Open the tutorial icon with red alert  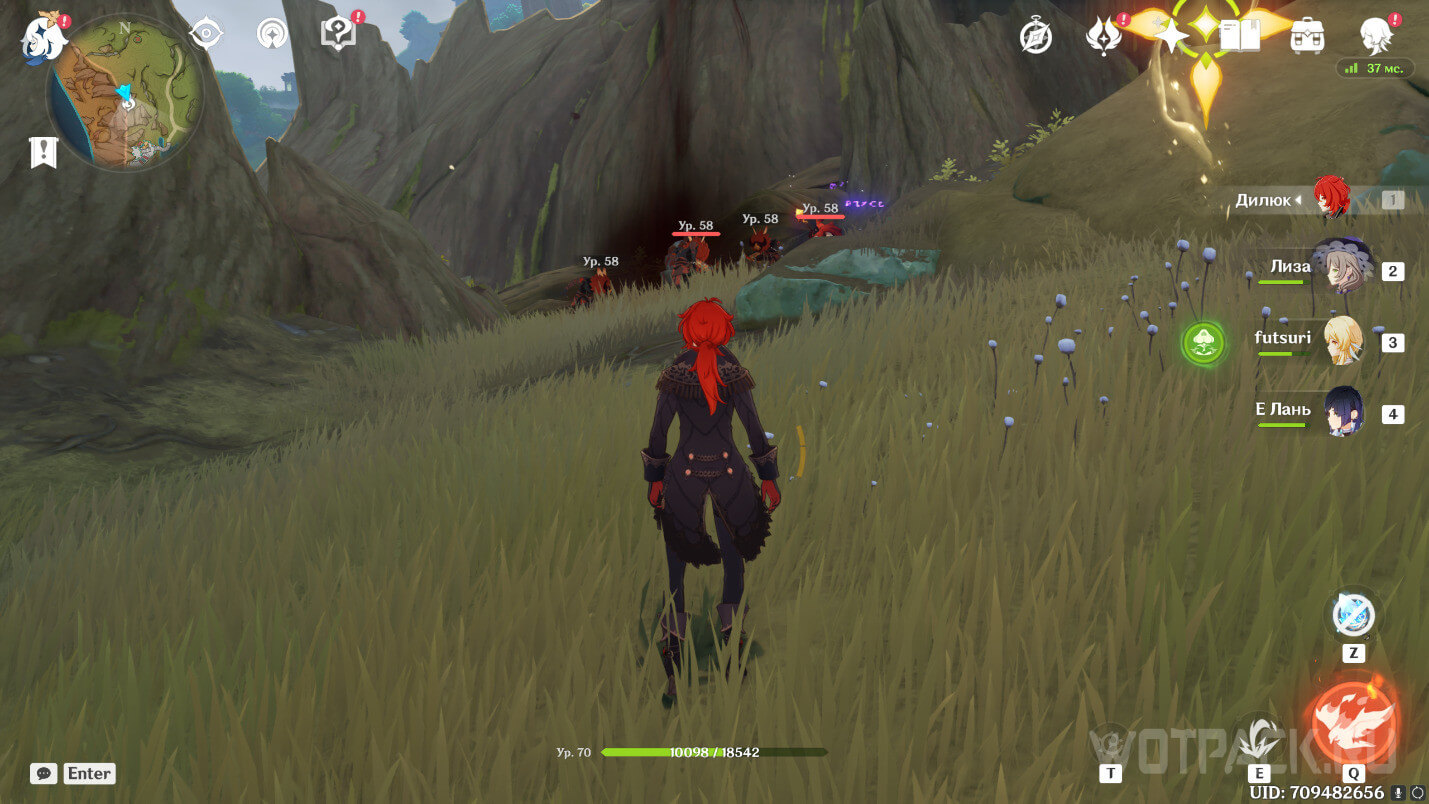tap(338, 34)
